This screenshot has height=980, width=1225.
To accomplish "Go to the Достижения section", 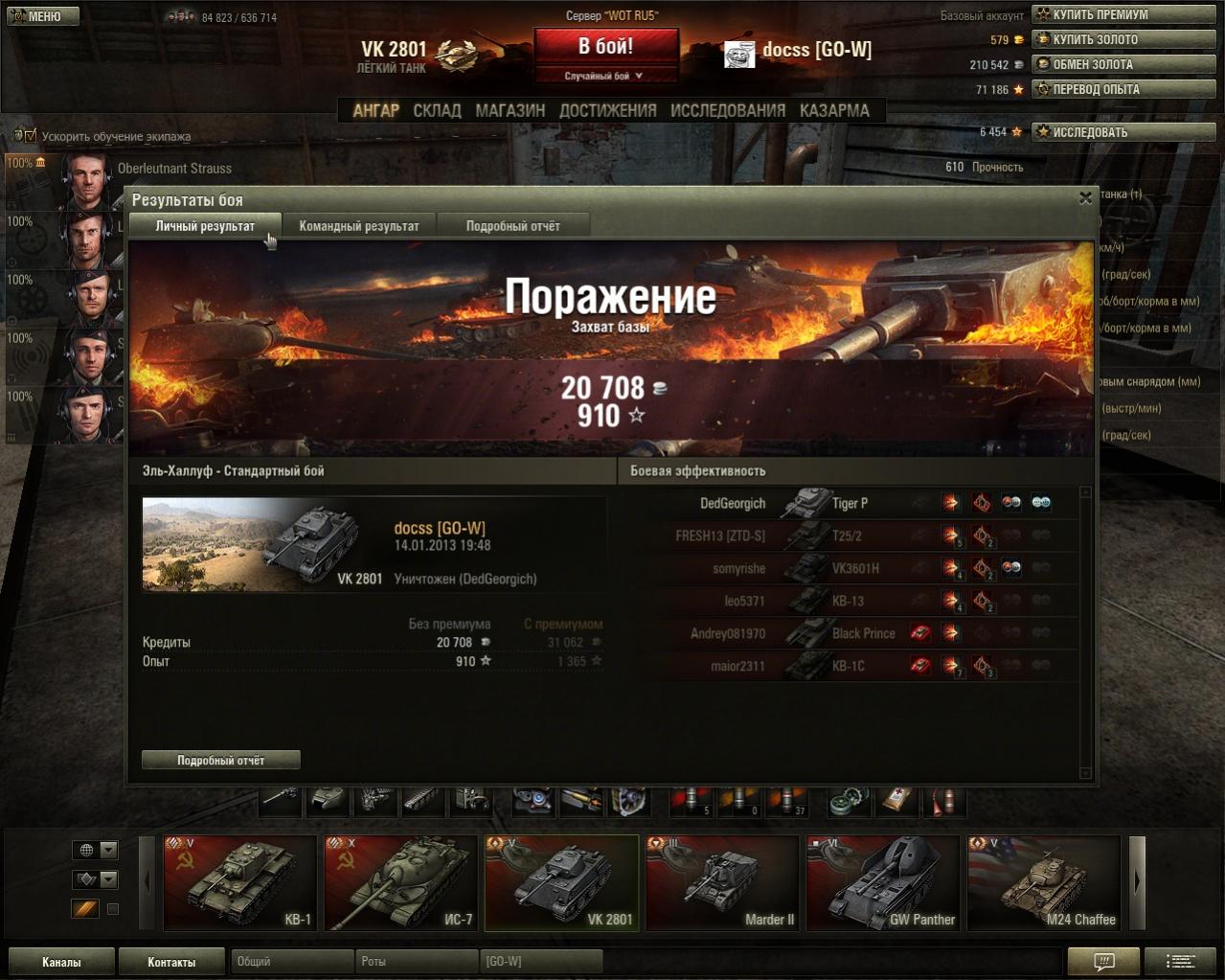I will [x=607, y=110].
